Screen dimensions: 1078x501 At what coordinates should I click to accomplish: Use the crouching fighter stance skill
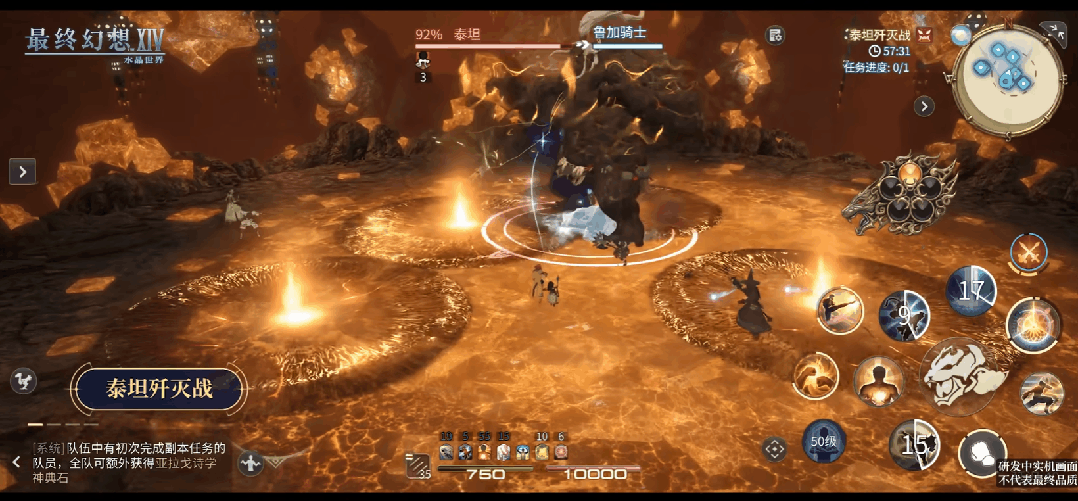pyautogui.click(x=1041, y=393)
